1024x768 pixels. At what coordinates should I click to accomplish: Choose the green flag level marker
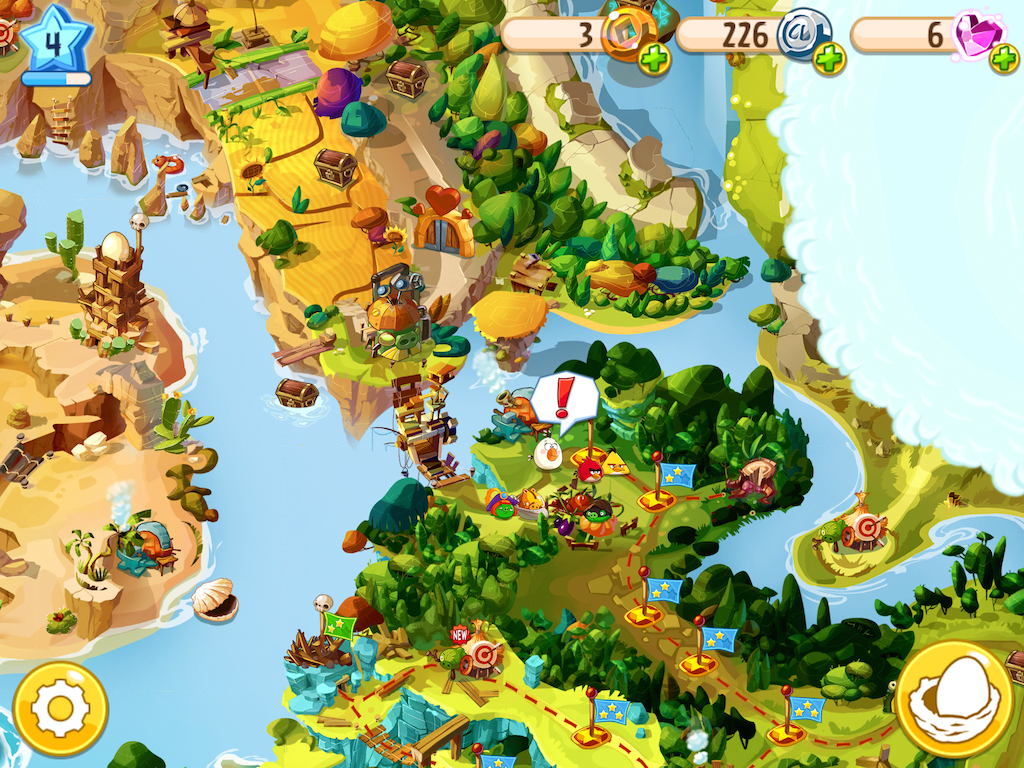pos(339,628)
